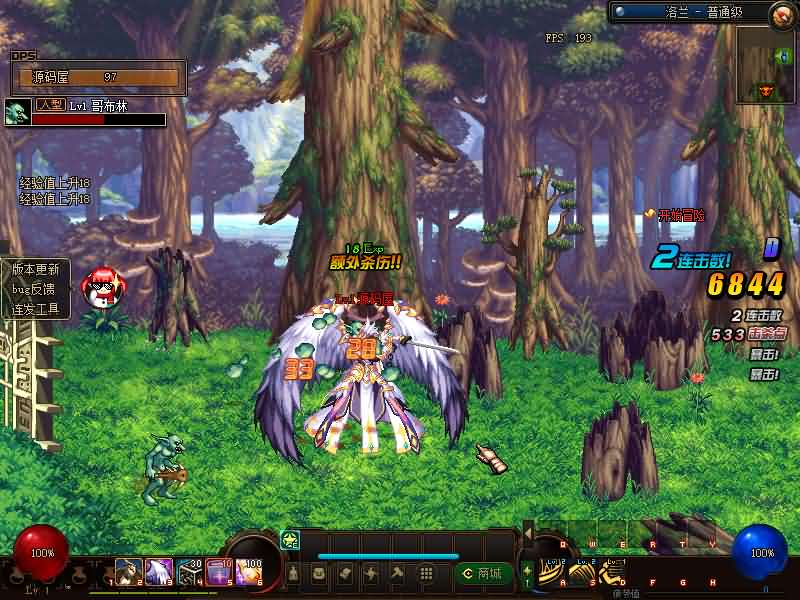The height and width of the screenshot is (600, 800).
Task: Click the goblin target portrait
Action: click(x=17, y=111)
